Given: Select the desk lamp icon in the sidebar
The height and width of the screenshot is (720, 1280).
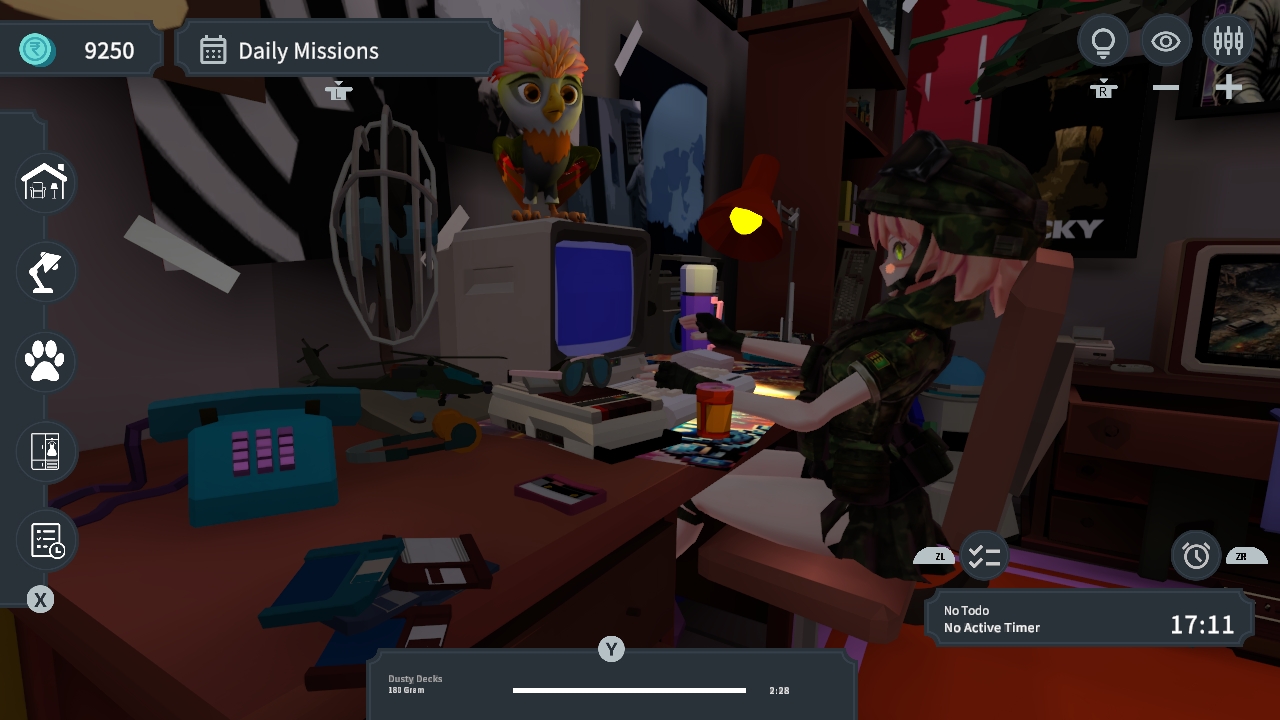Looking at the screenshot, I should pos(44,272).
